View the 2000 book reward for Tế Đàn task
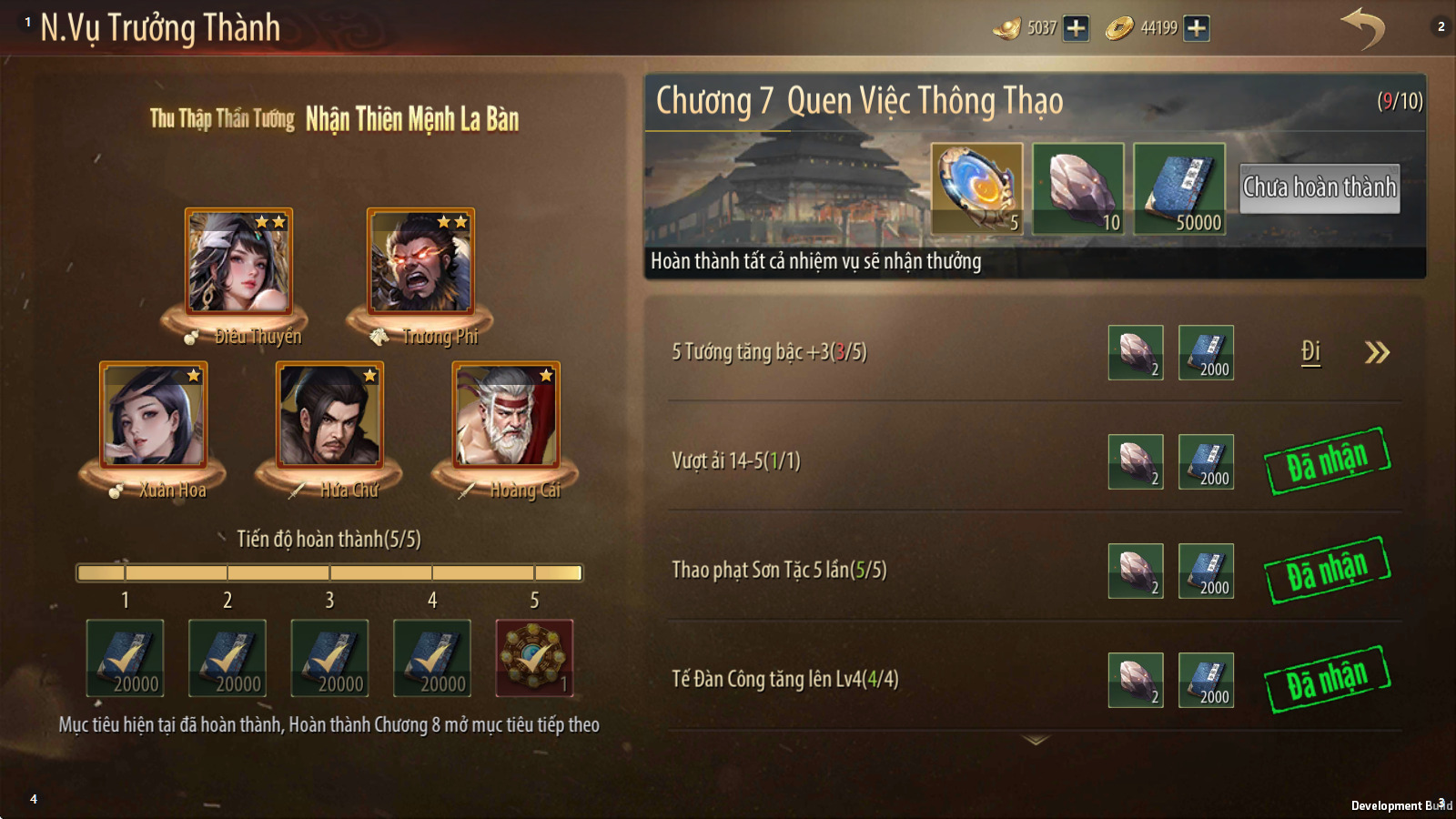This screenshot has width=1456, height=819. pyautogui.click(x=1206, y=680)
